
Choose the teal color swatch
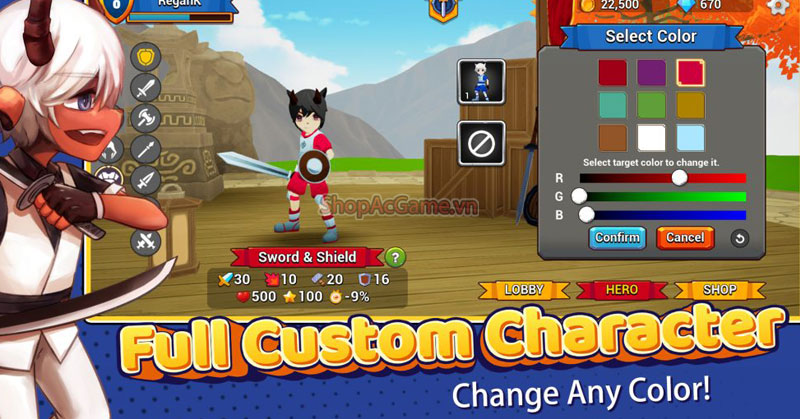[613, 105]
